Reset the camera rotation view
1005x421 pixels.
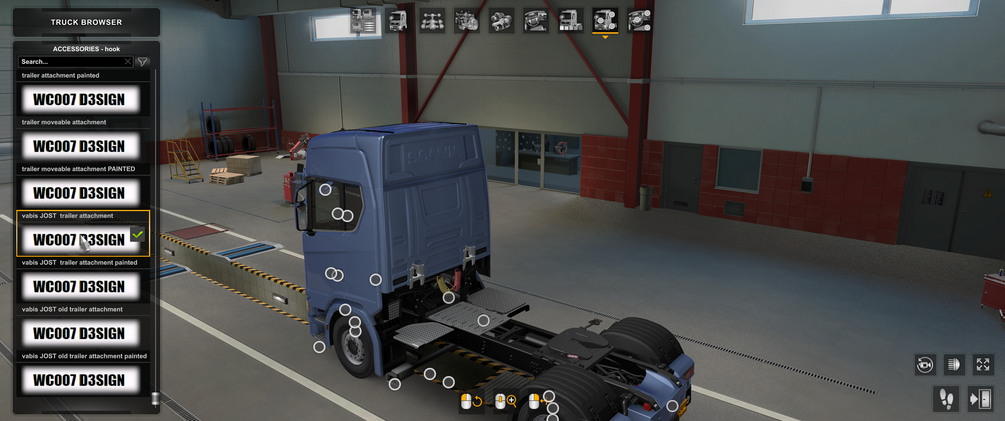924,365
